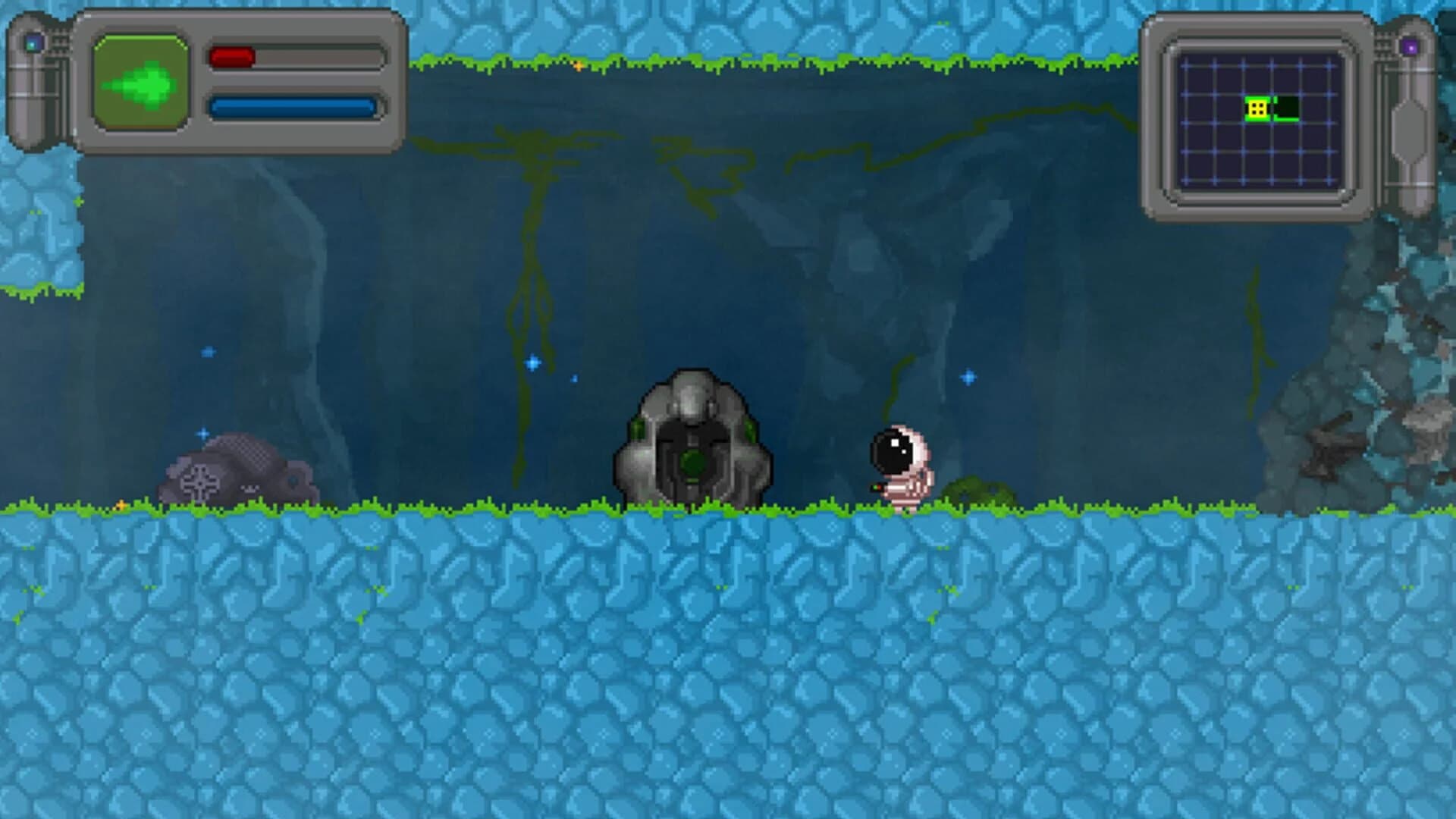Image resolution: width=1456 pixels, height=819 pixels.
Task: Click the tool in the astronaut's hand
Action: [x=877, y=488]
